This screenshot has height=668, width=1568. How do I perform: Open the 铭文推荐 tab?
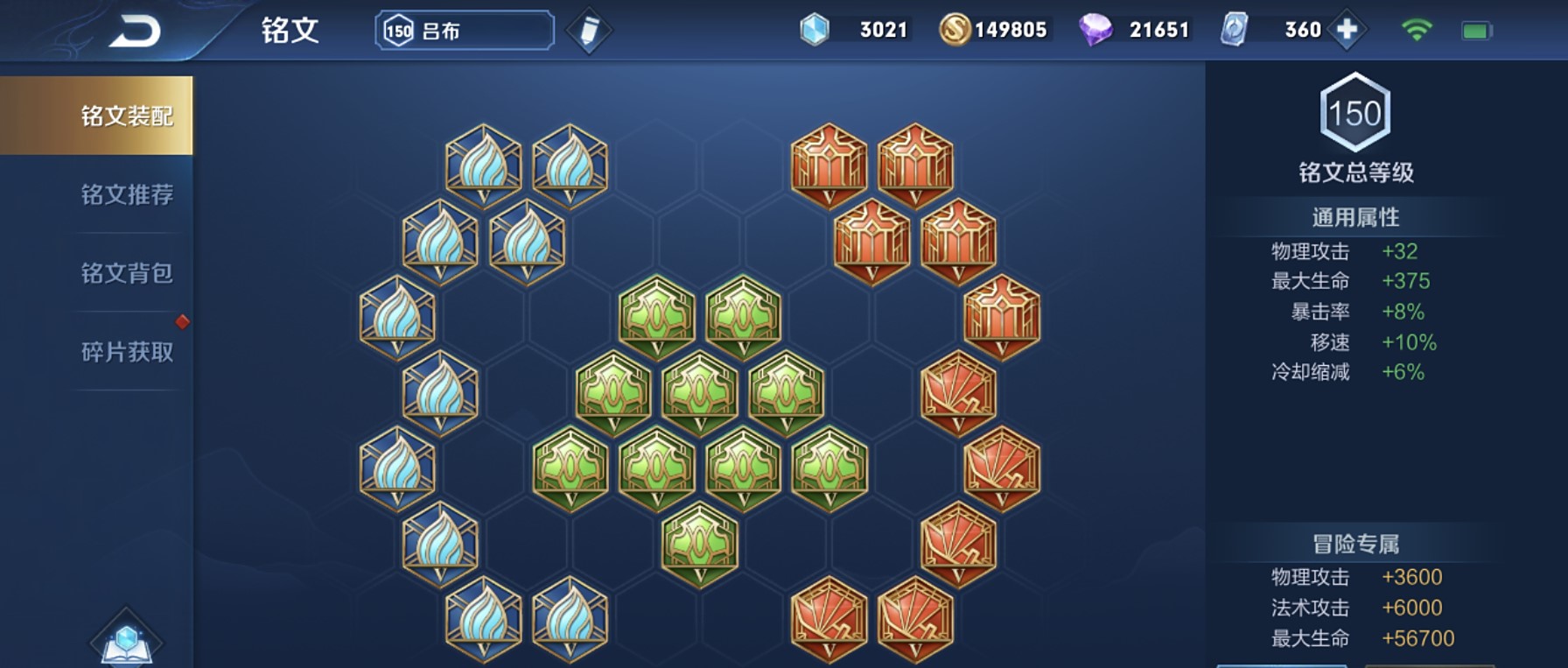(127, 194)
